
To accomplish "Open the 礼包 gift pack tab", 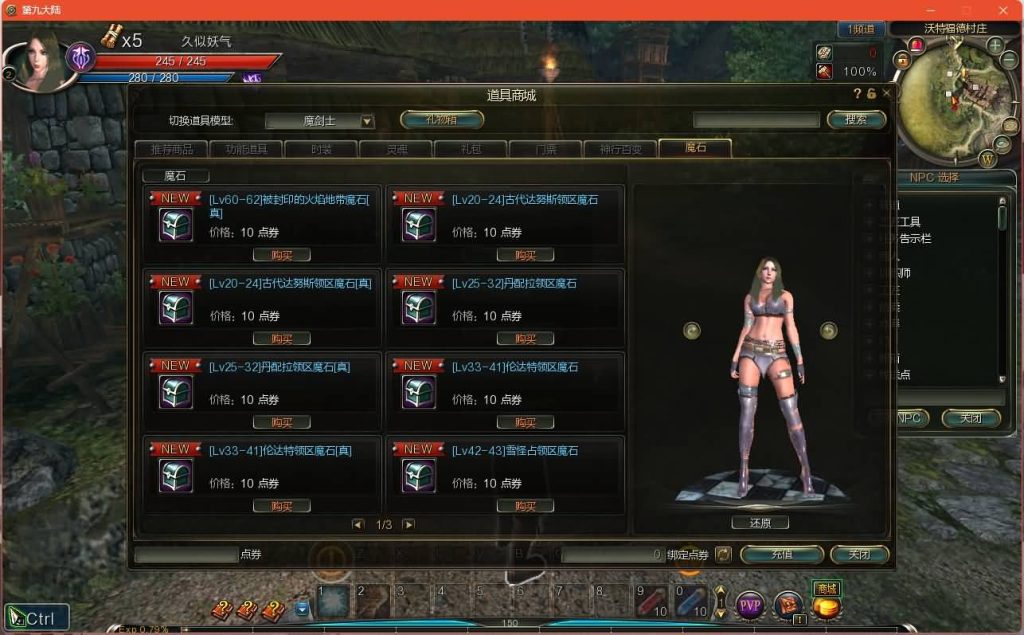I will [x=470, y=149].
